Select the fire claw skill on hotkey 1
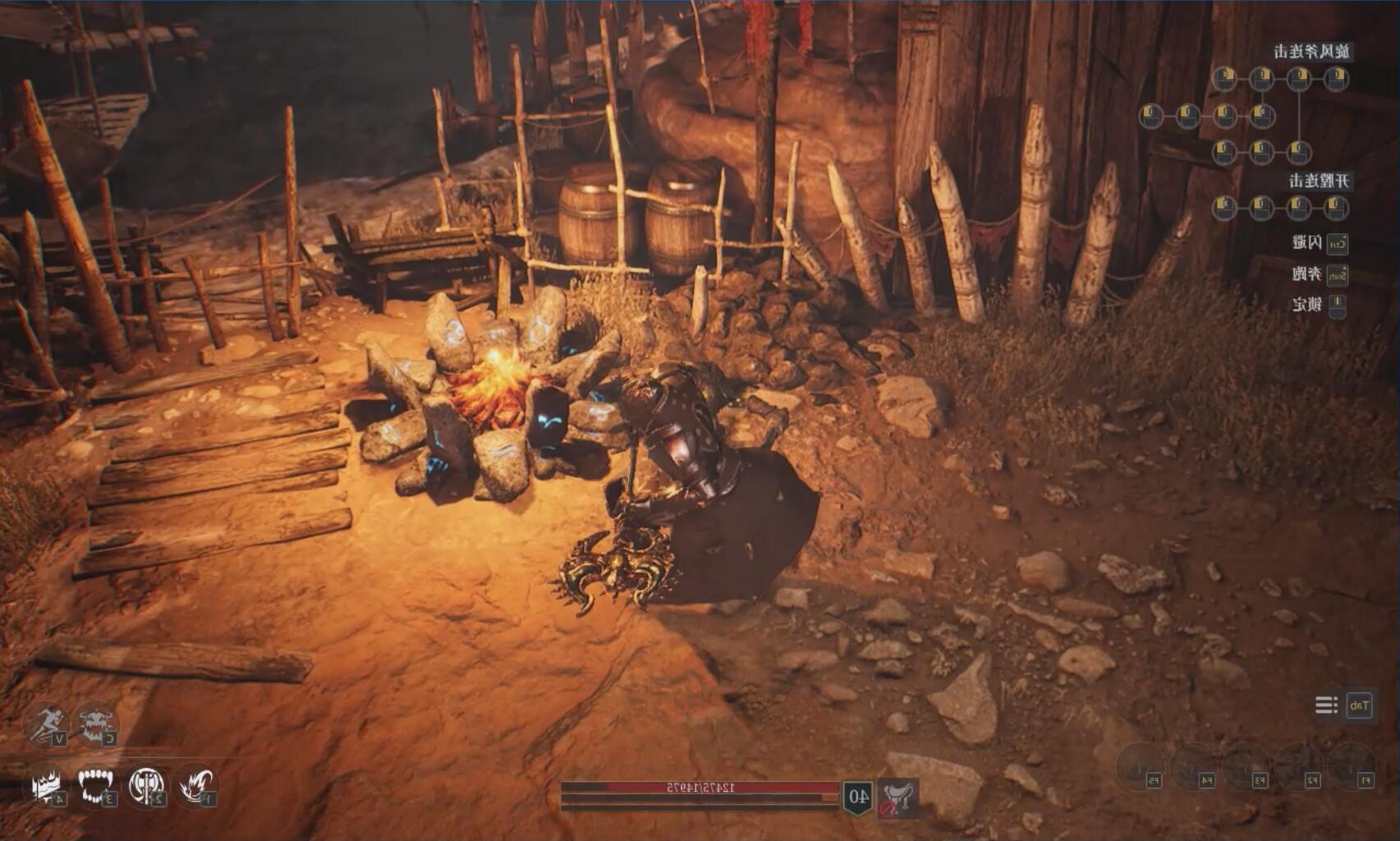The height and width of the screenshot is (841, 1400). click(x=195, y=784)
